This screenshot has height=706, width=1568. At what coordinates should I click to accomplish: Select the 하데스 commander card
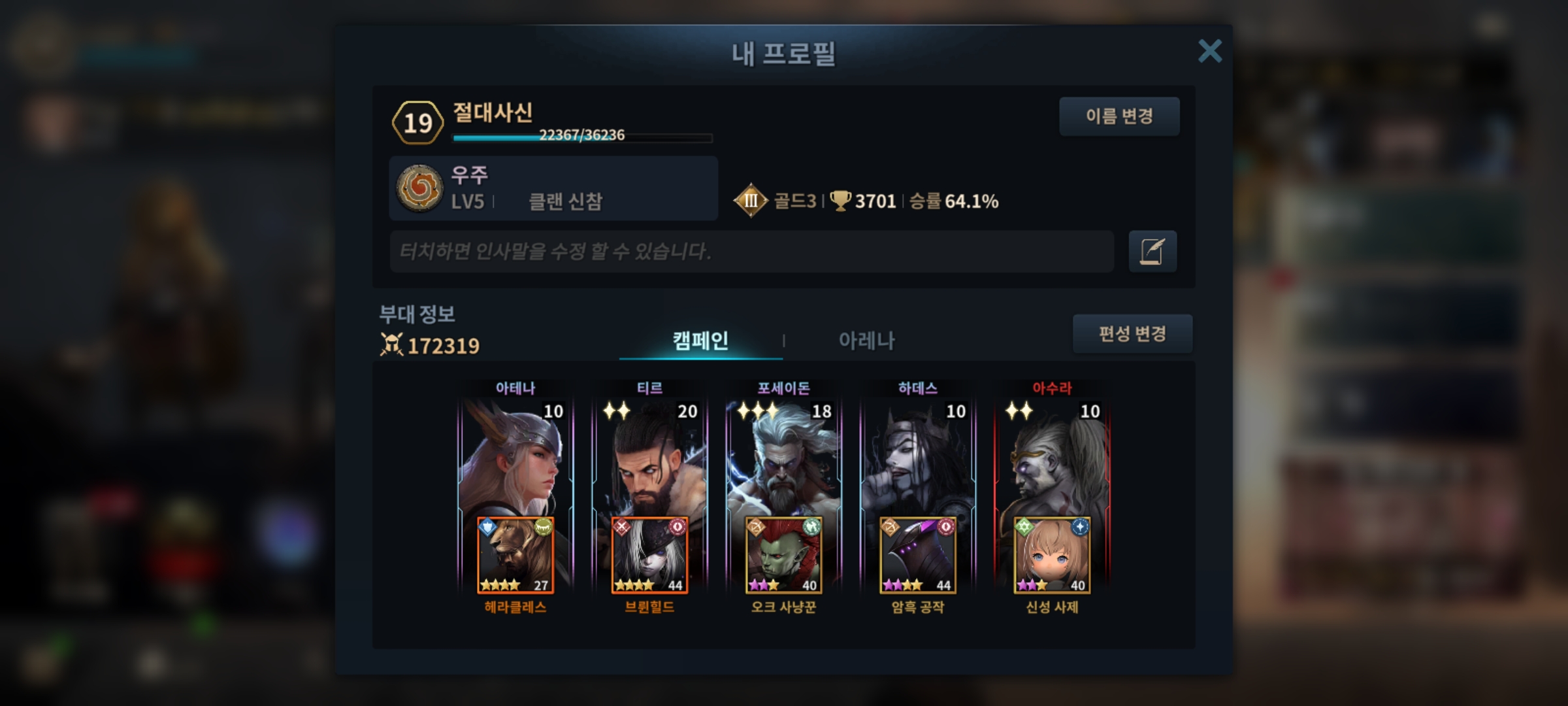click(x=918, y=458)
